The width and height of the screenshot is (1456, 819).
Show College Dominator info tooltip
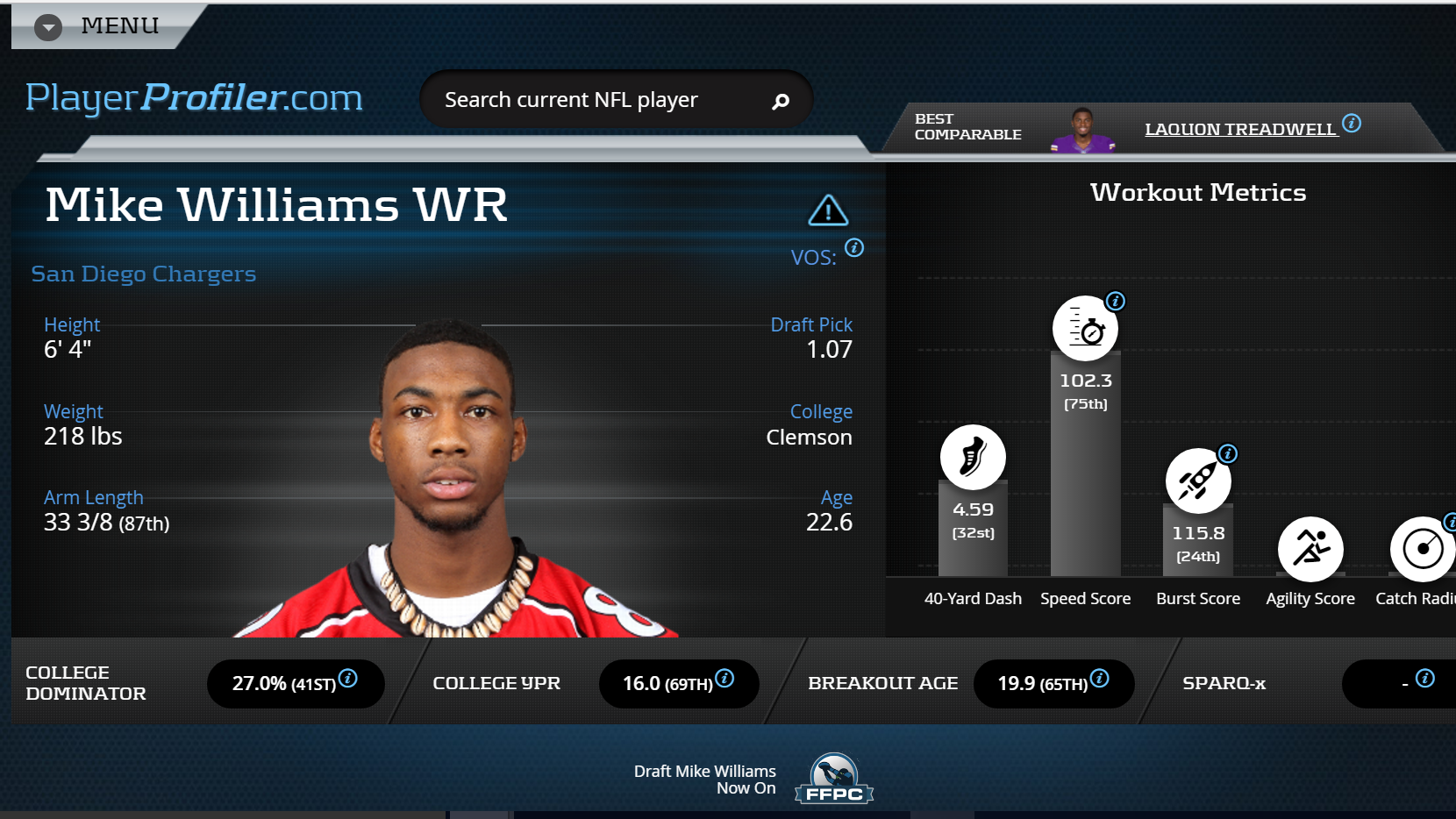click(x=348, y=678)
